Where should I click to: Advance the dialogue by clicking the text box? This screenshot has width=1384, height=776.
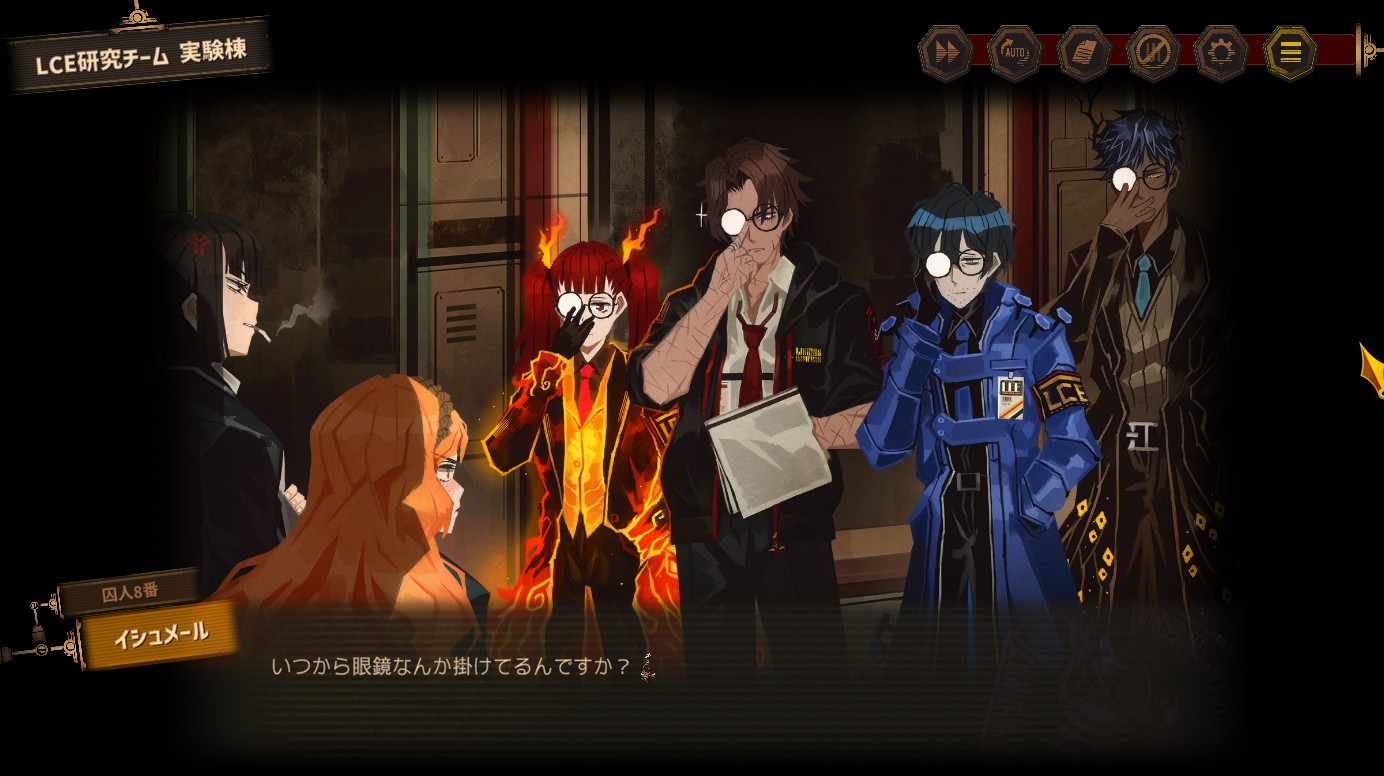point(700,680)
